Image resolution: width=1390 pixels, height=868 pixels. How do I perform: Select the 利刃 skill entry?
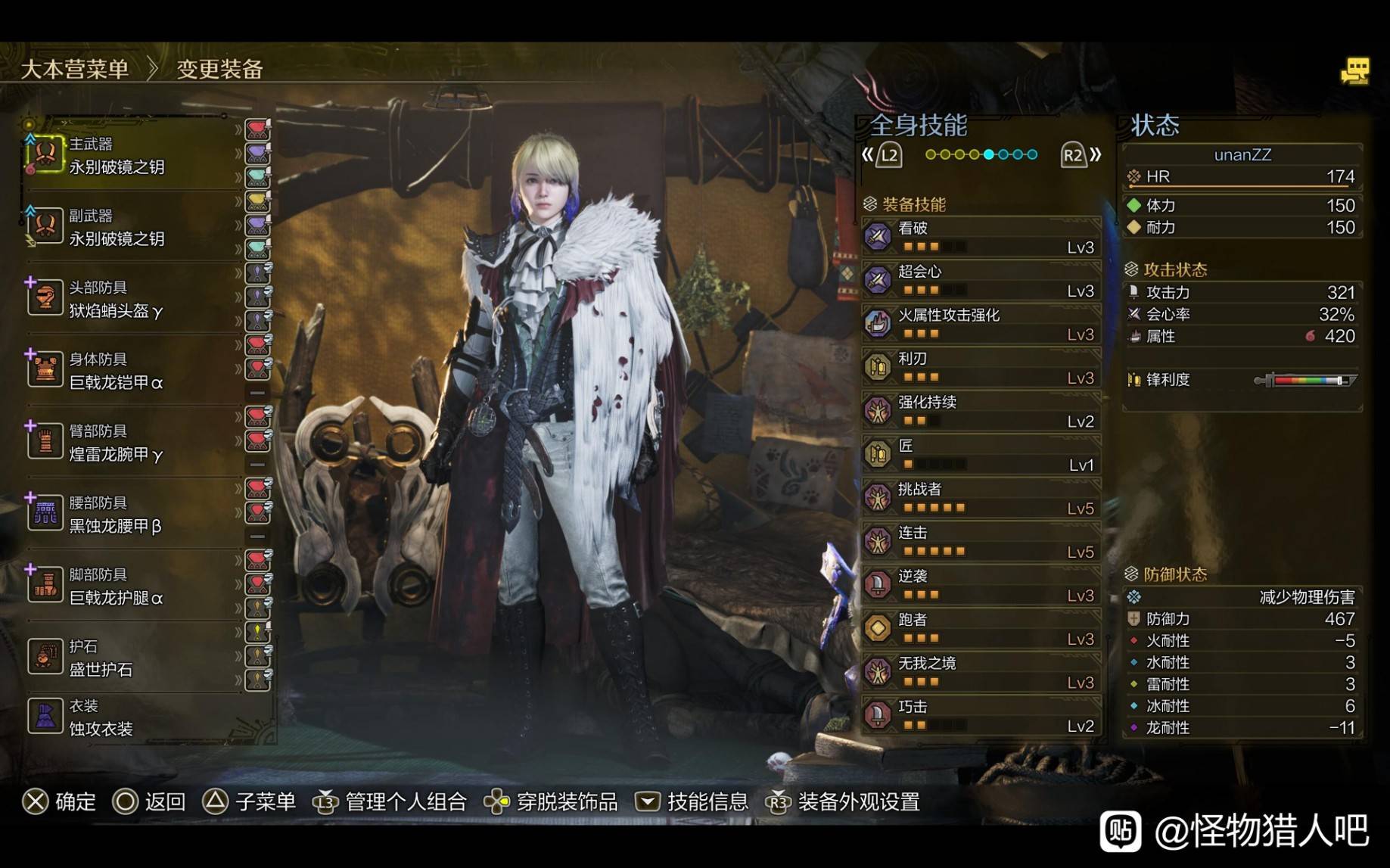click(981, 368)
